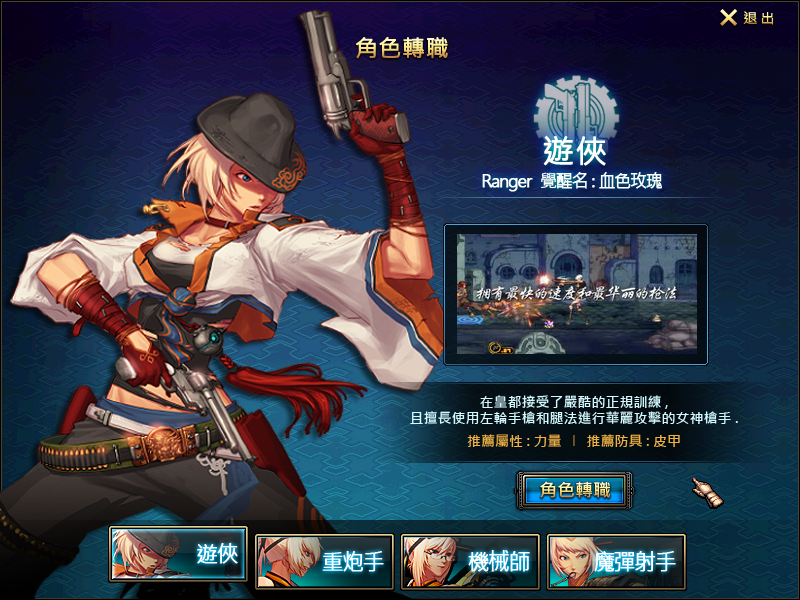Pick the 魔彈射手 class tile
800x600 pixels.
click(x=616, y=560)
